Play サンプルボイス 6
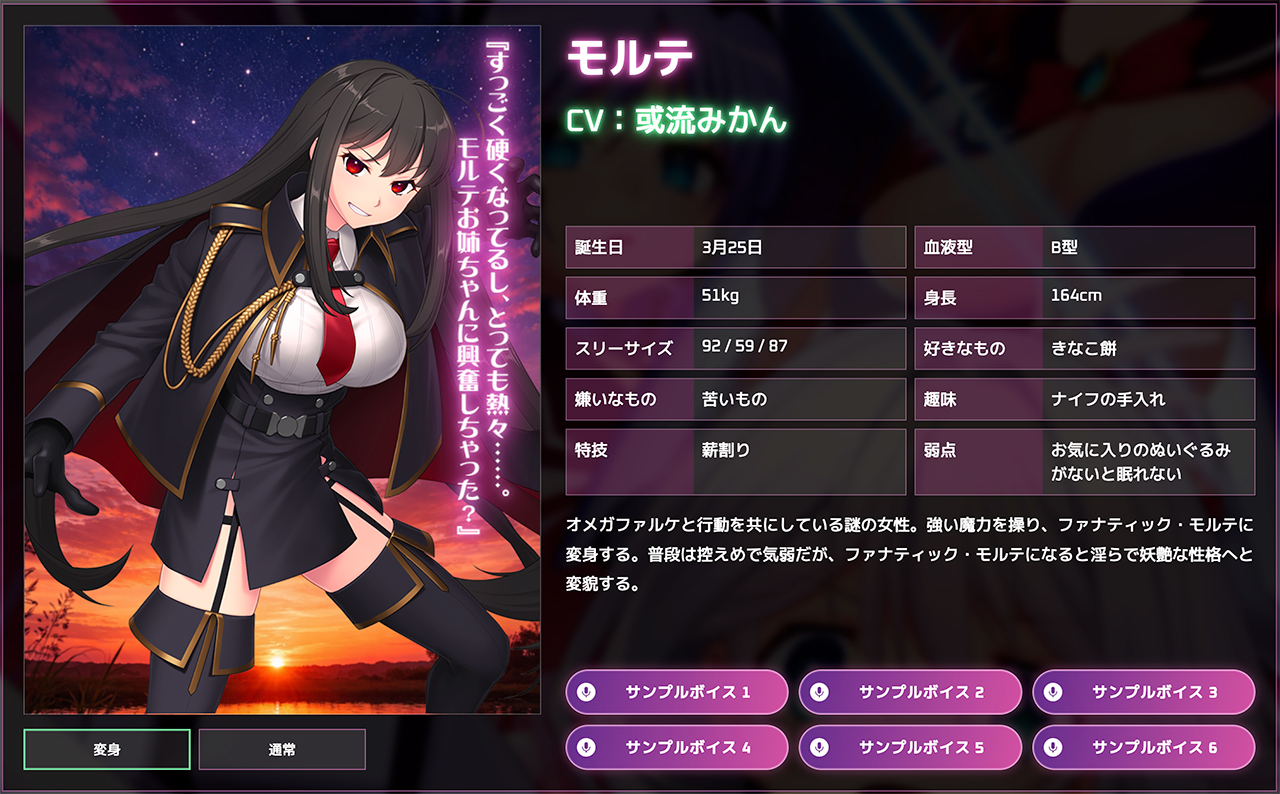 1143,747
